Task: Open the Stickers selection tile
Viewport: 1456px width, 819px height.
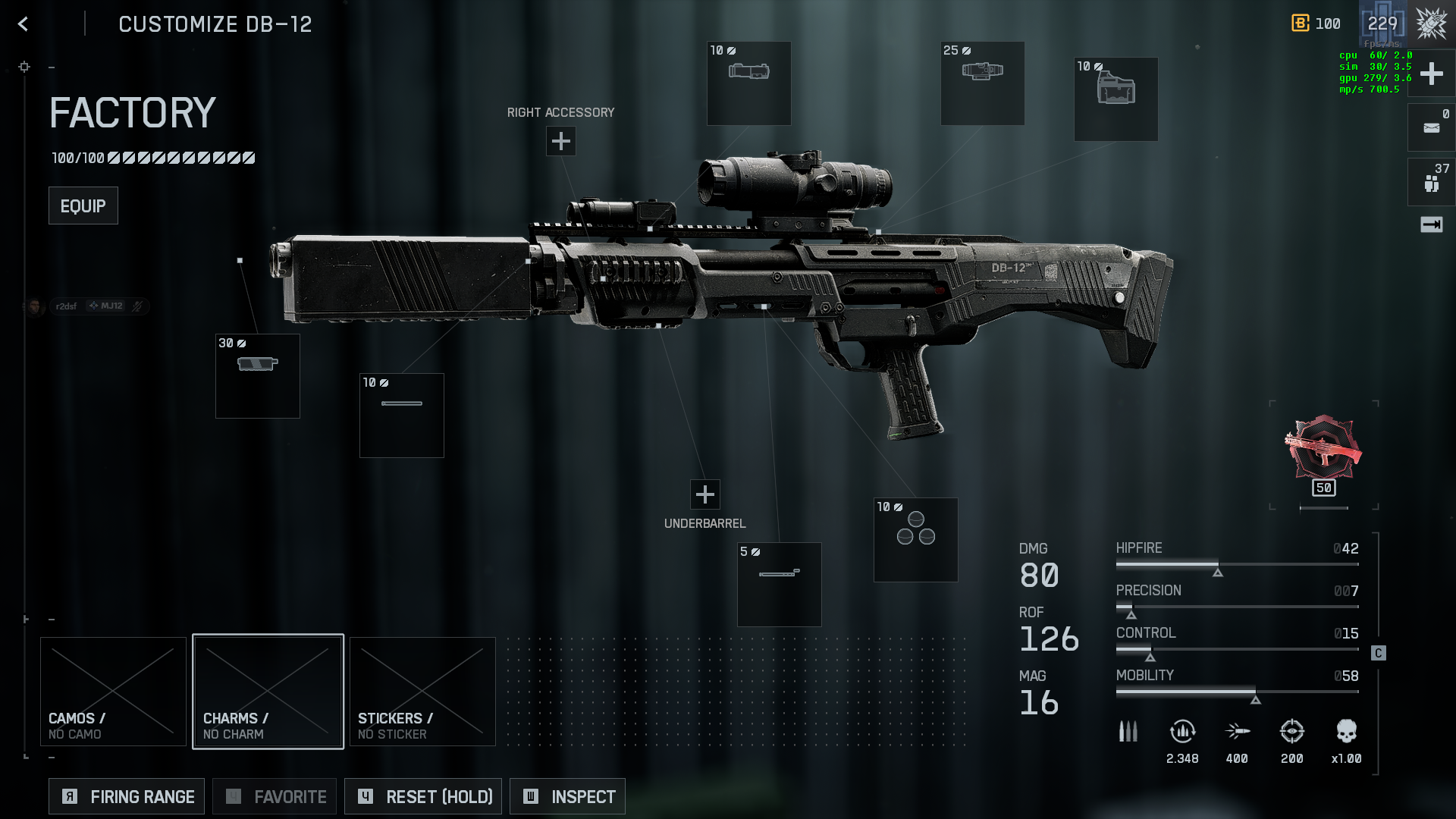Action: pos(422,692)
